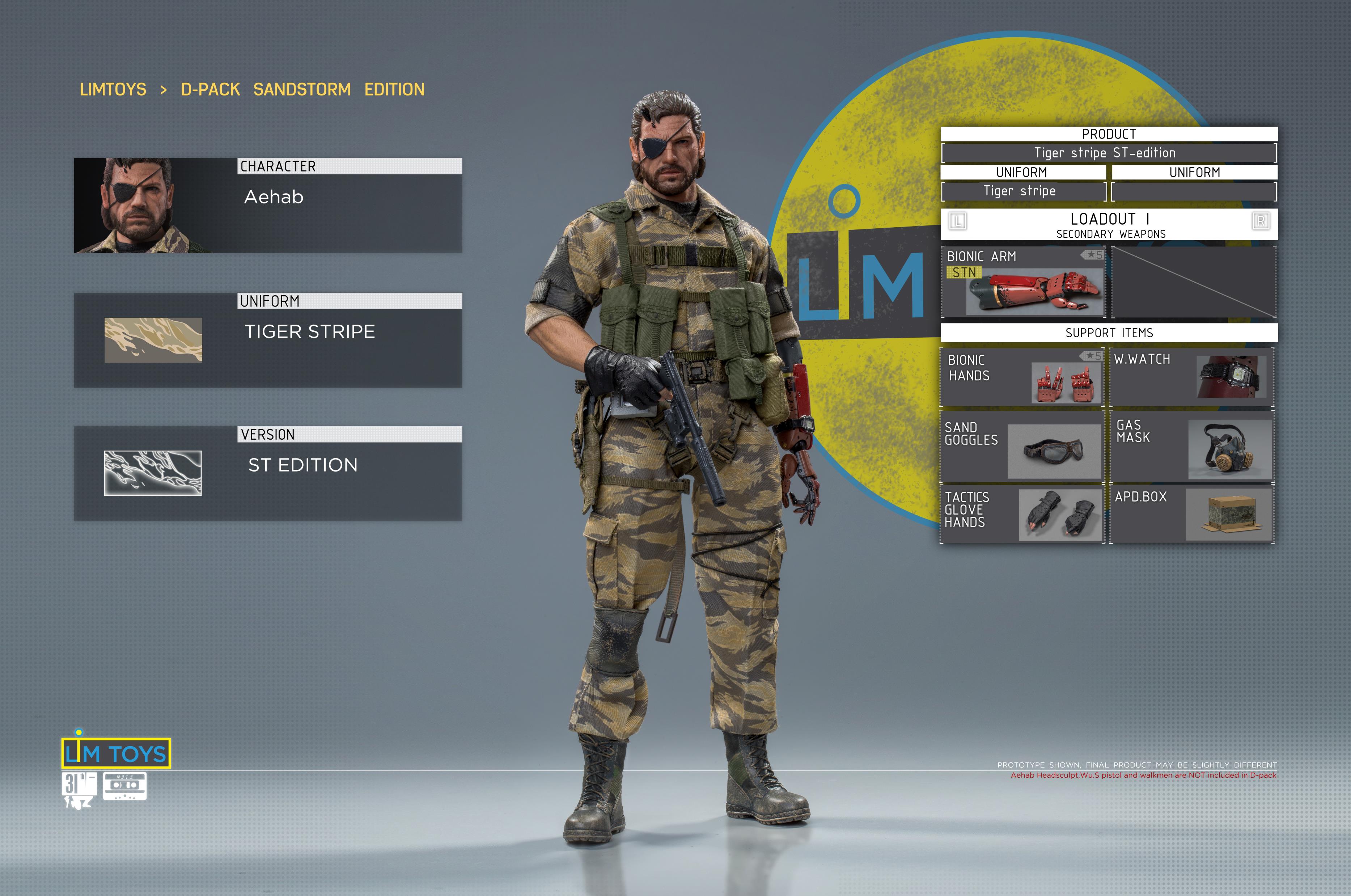The height and width of the screenshot is (896, 1351).
Task: Open the LIMTOYS breadcrumb link
Action: (x=113, y=90)
